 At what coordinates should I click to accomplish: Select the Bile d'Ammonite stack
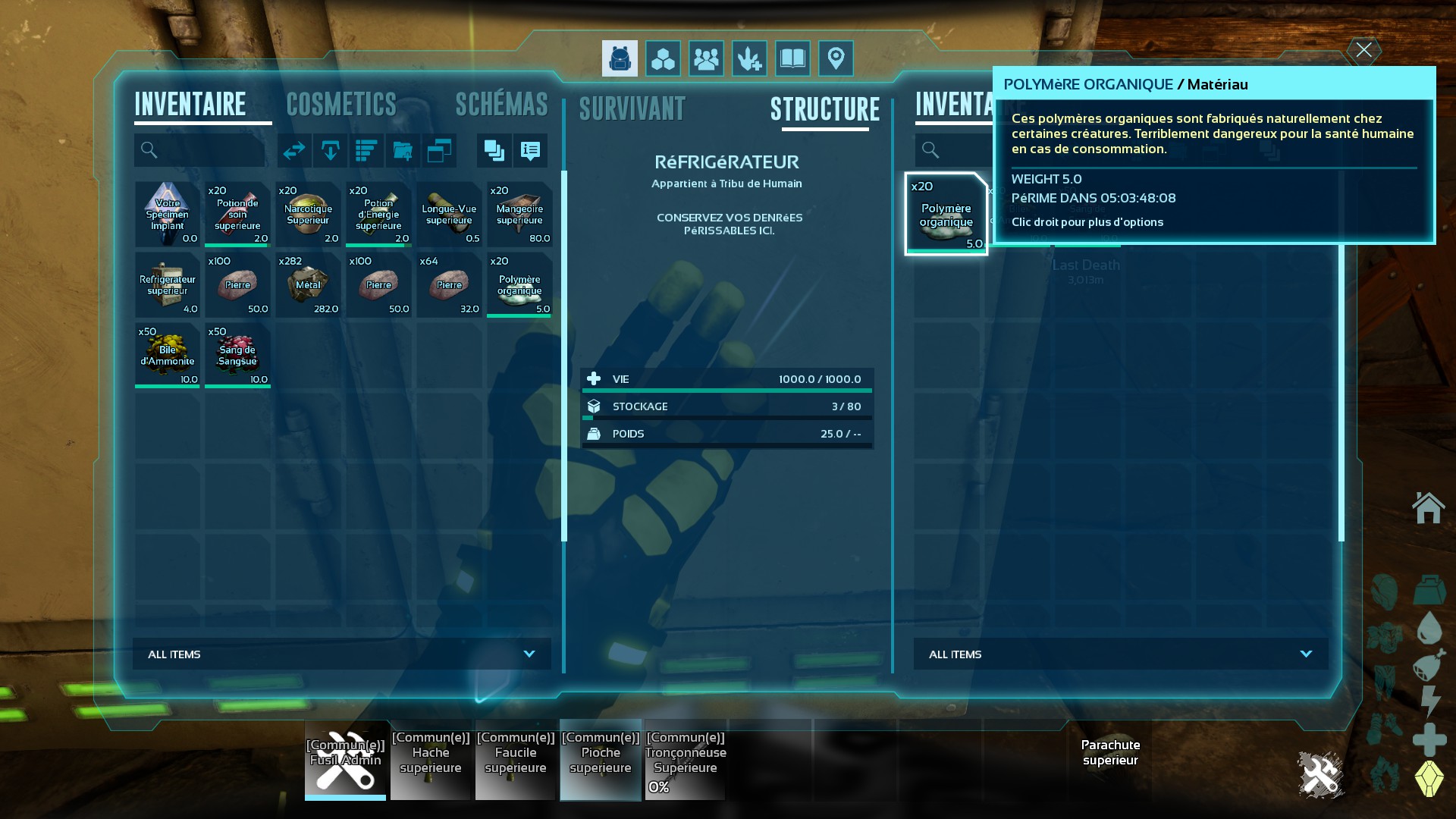click(x=167, y=355)
